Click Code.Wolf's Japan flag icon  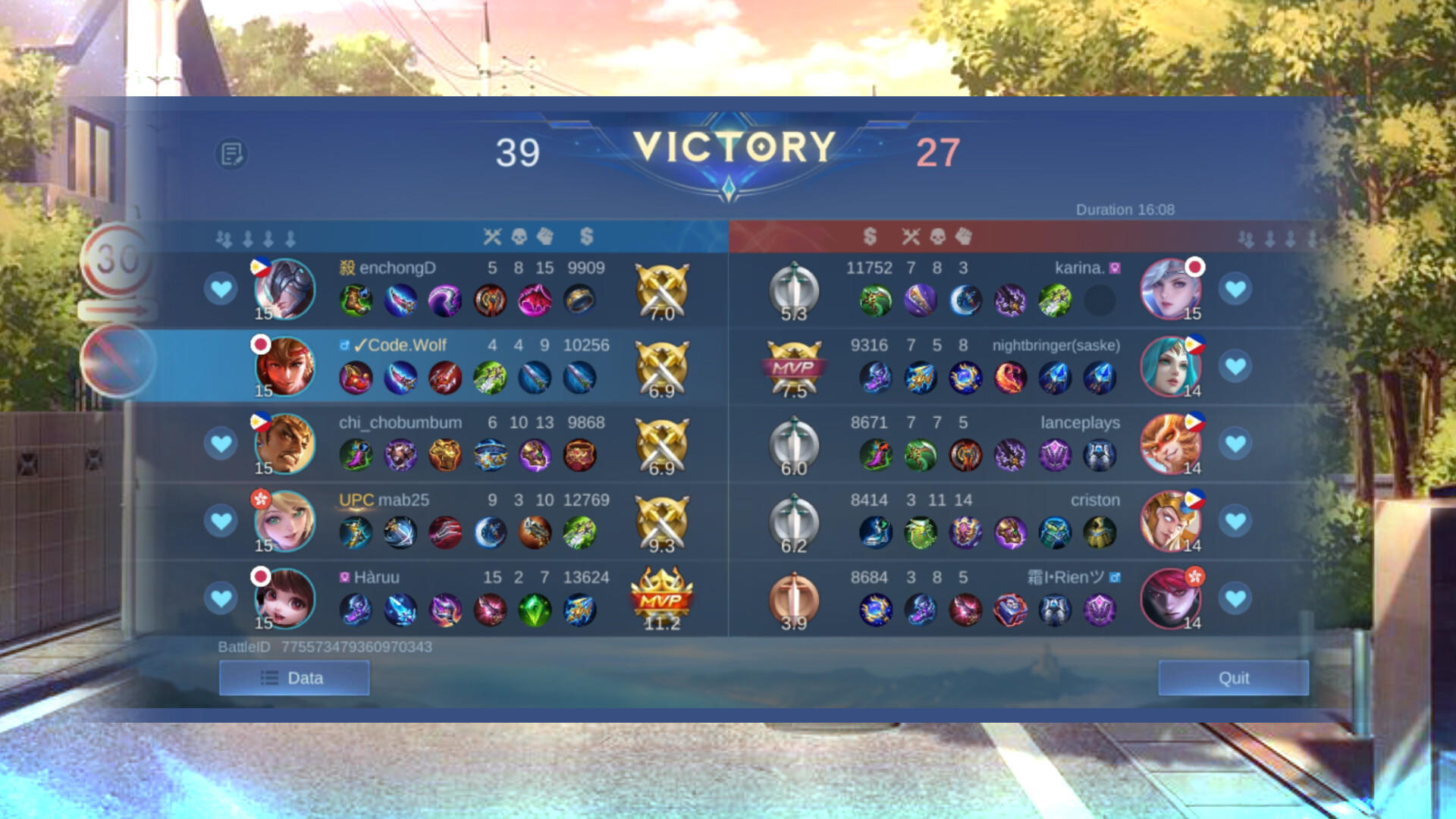coord(262,343)
